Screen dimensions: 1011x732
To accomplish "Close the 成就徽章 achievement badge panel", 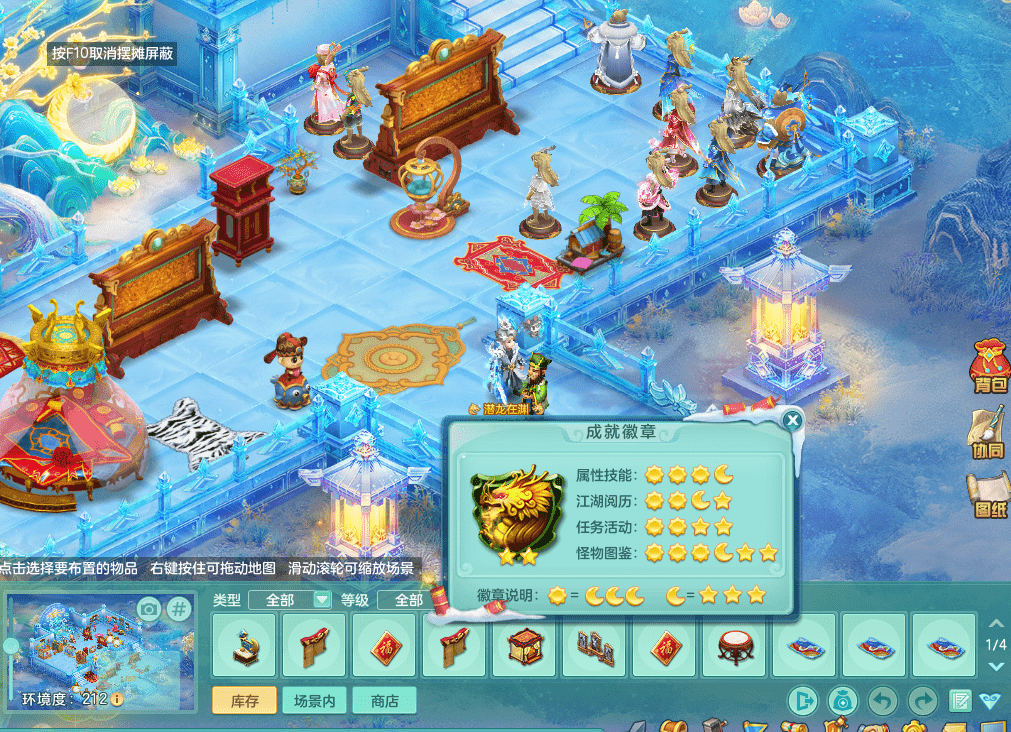I will coord(793,420).
